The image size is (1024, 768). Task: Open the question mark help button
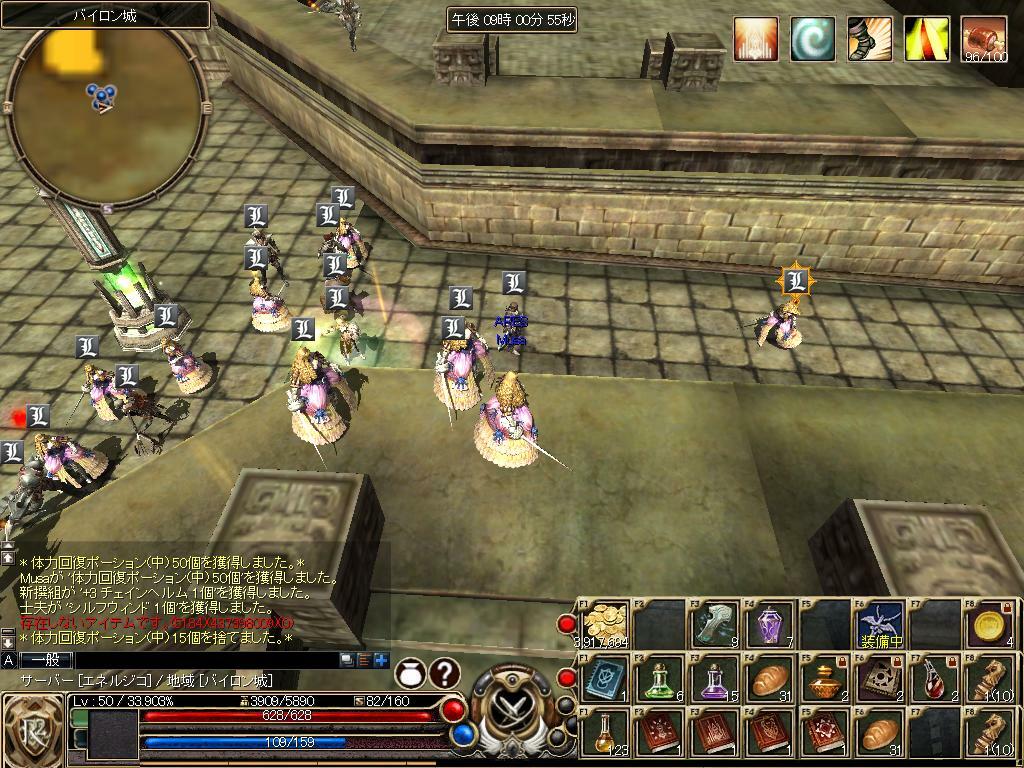[x=445, y=674]
